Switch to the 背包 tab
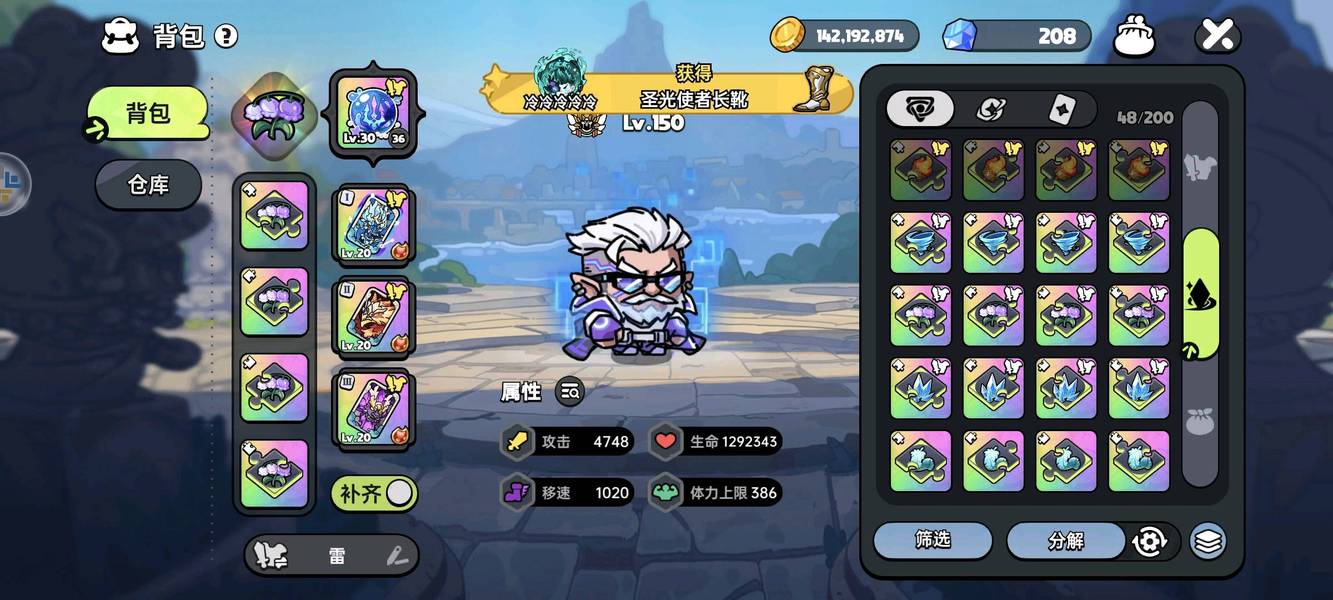 pos(148,114)
